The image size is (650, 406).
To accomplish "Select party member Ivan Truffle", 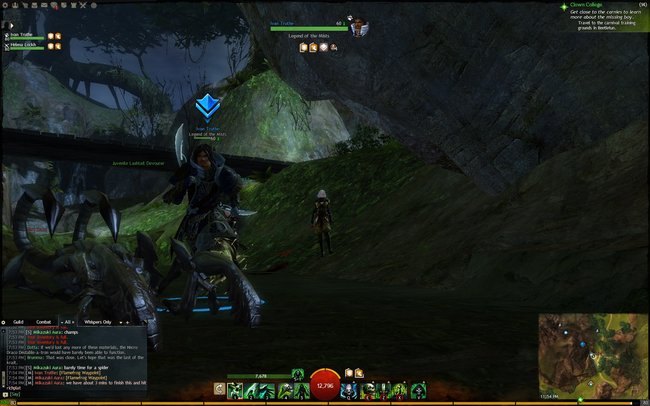I will 21,35.
